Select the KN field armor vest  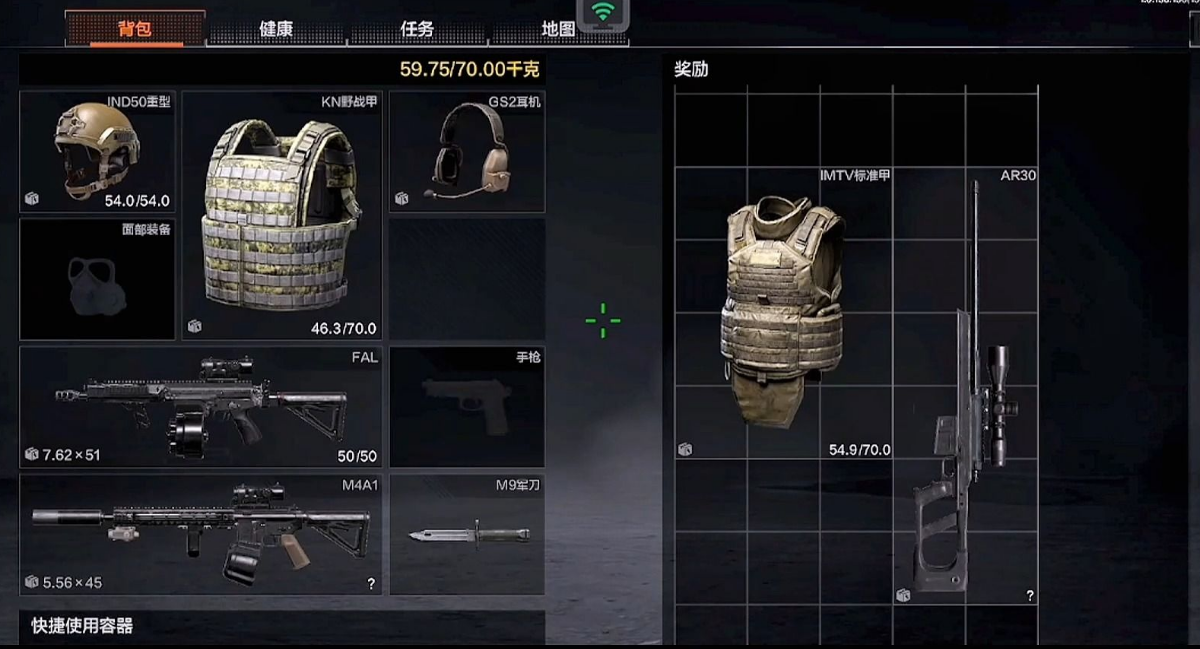[282, 216]
